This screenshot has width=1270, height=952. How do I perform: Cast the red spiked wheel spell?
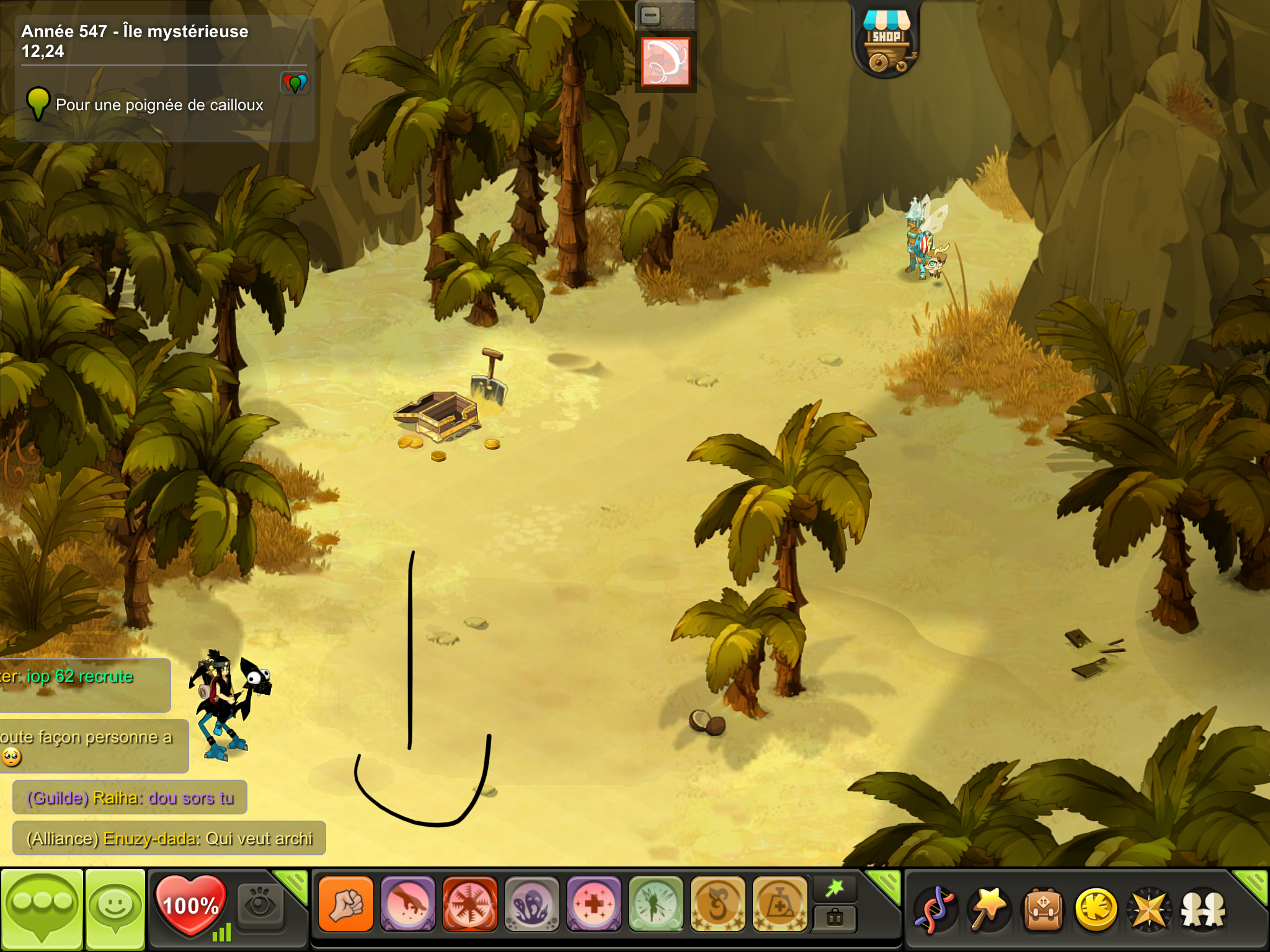469,904
